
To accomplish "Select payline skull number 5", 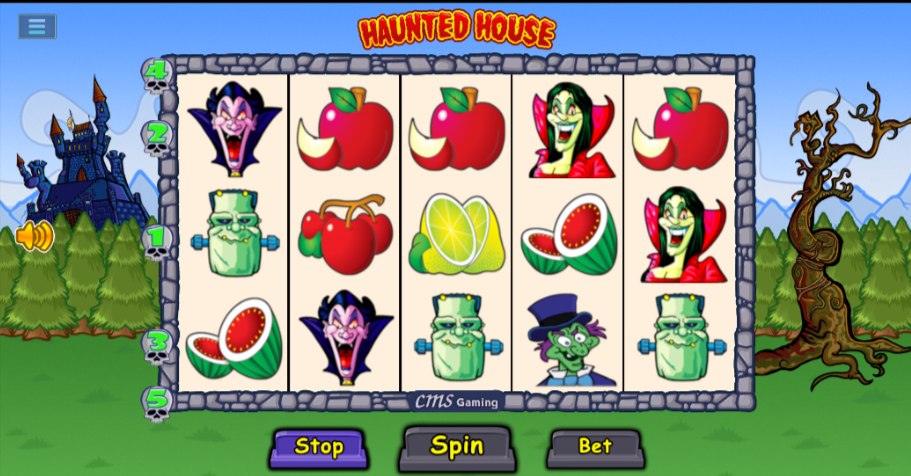I will point(156,403).
